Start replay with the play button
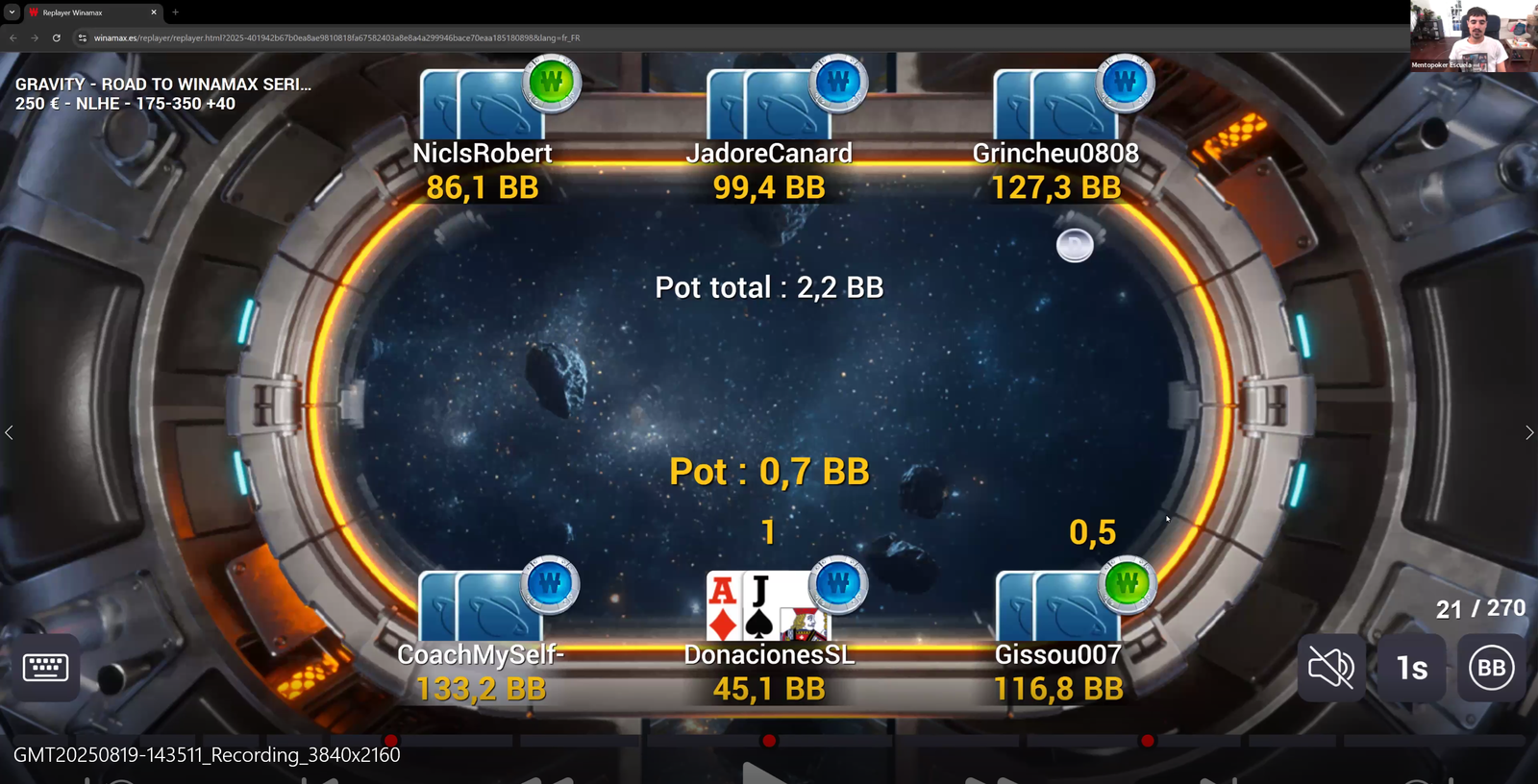The height and width of the screenshot is (784, 1538). (x=766, y=772)
